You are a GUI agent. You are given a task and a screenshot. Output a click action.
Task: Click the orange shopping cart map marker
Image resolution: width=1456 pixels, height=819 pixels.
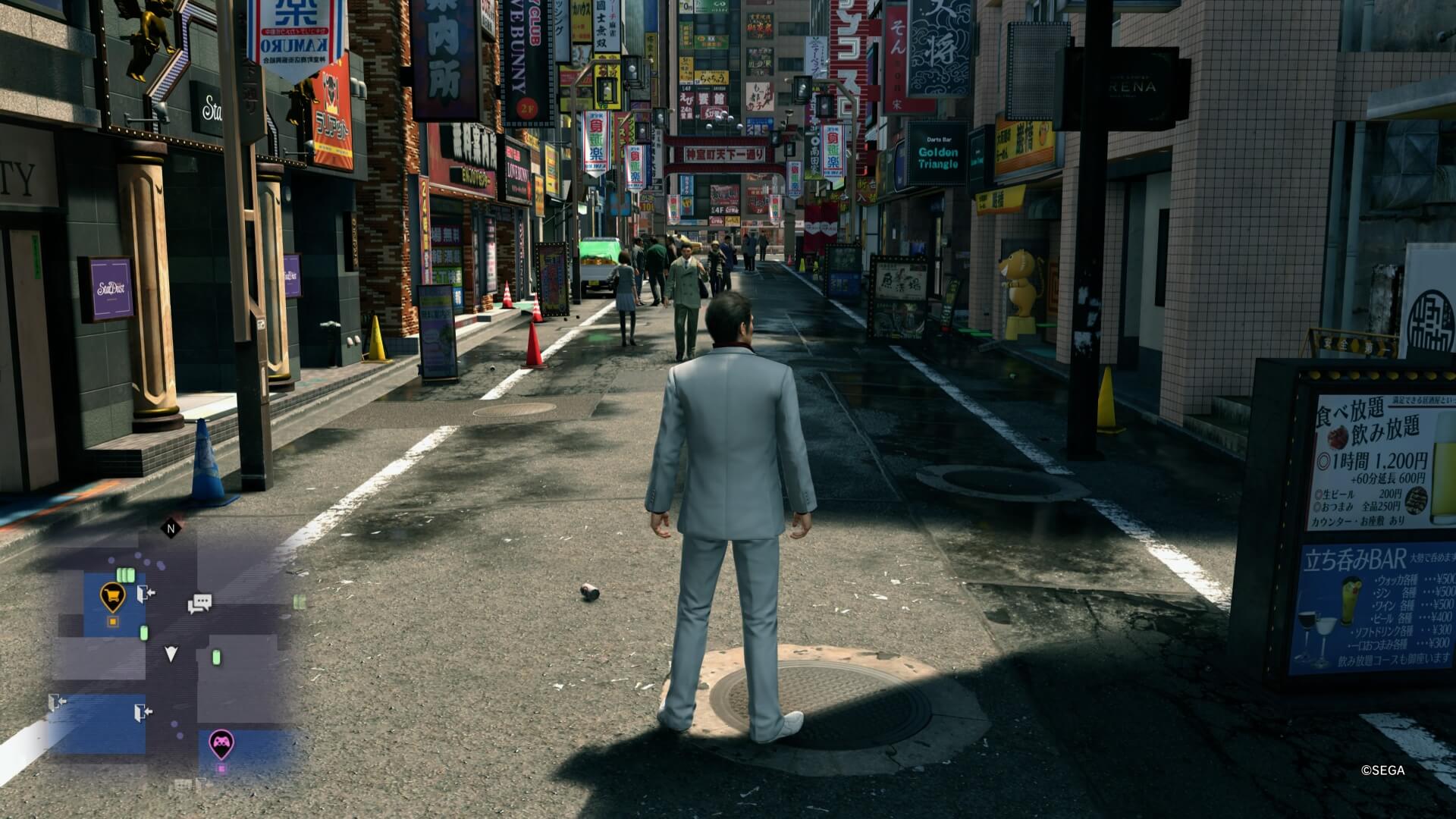112,597
